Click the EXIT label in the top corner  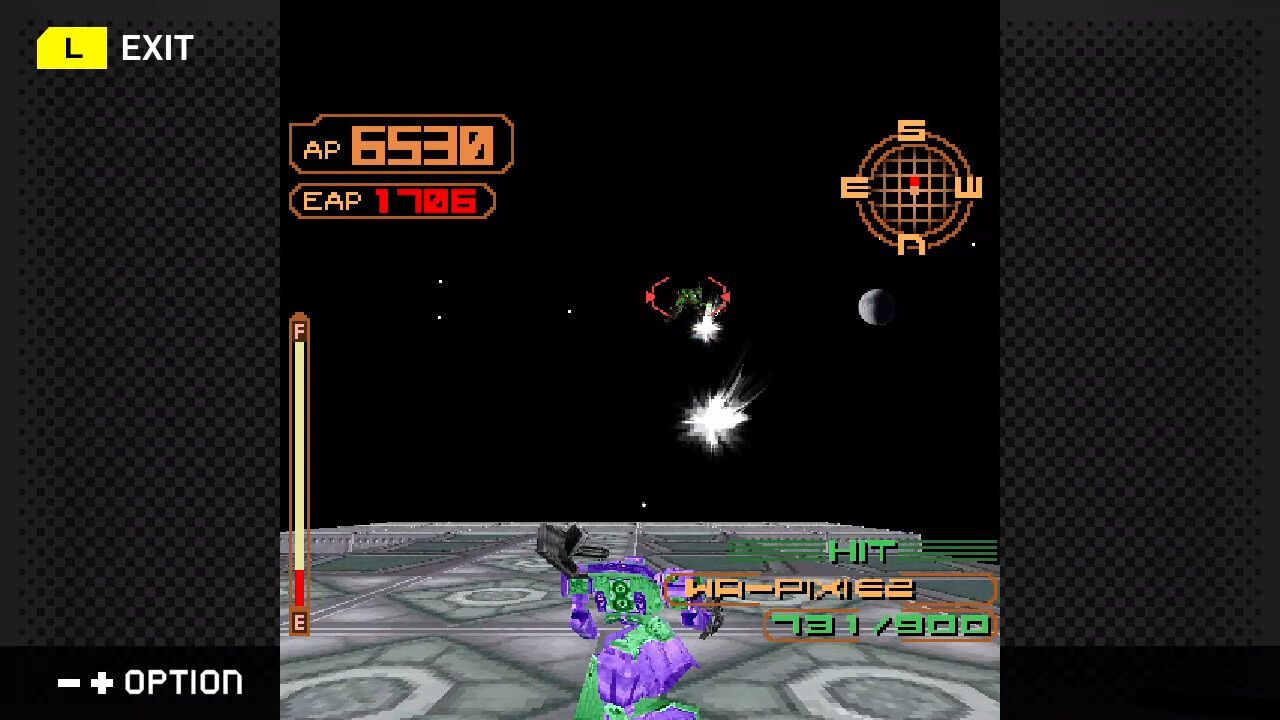click(x=156, y=46)
